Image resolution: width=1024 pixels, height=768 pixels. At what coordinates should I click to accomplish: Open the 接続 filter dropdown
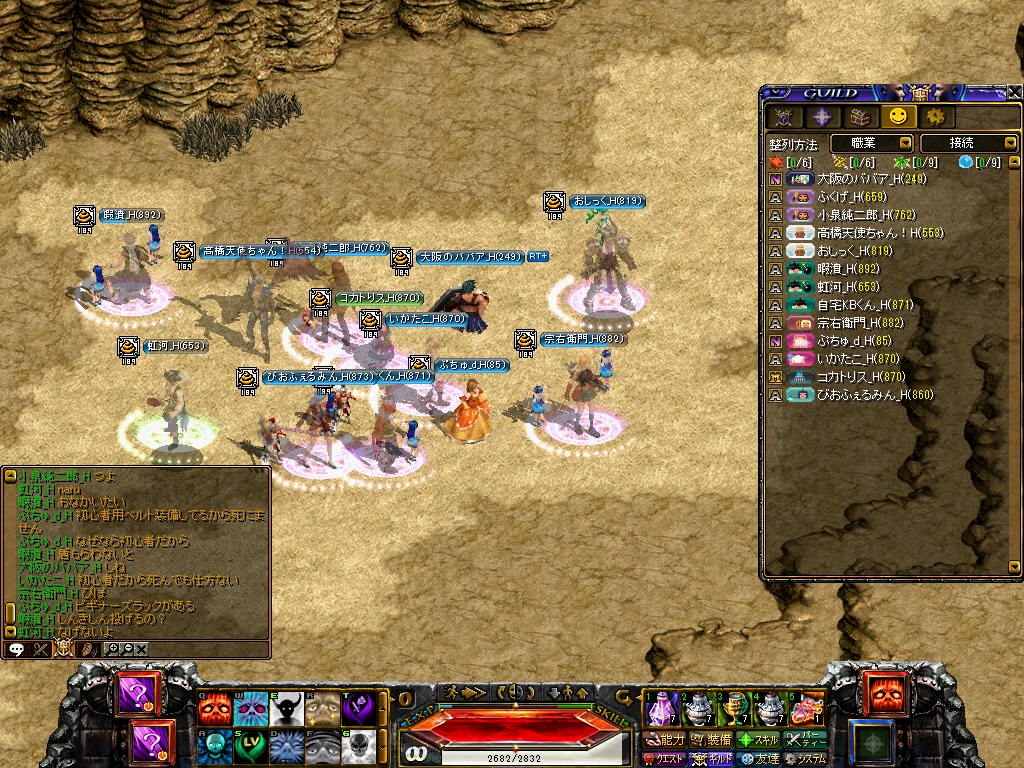pos(967,143)
